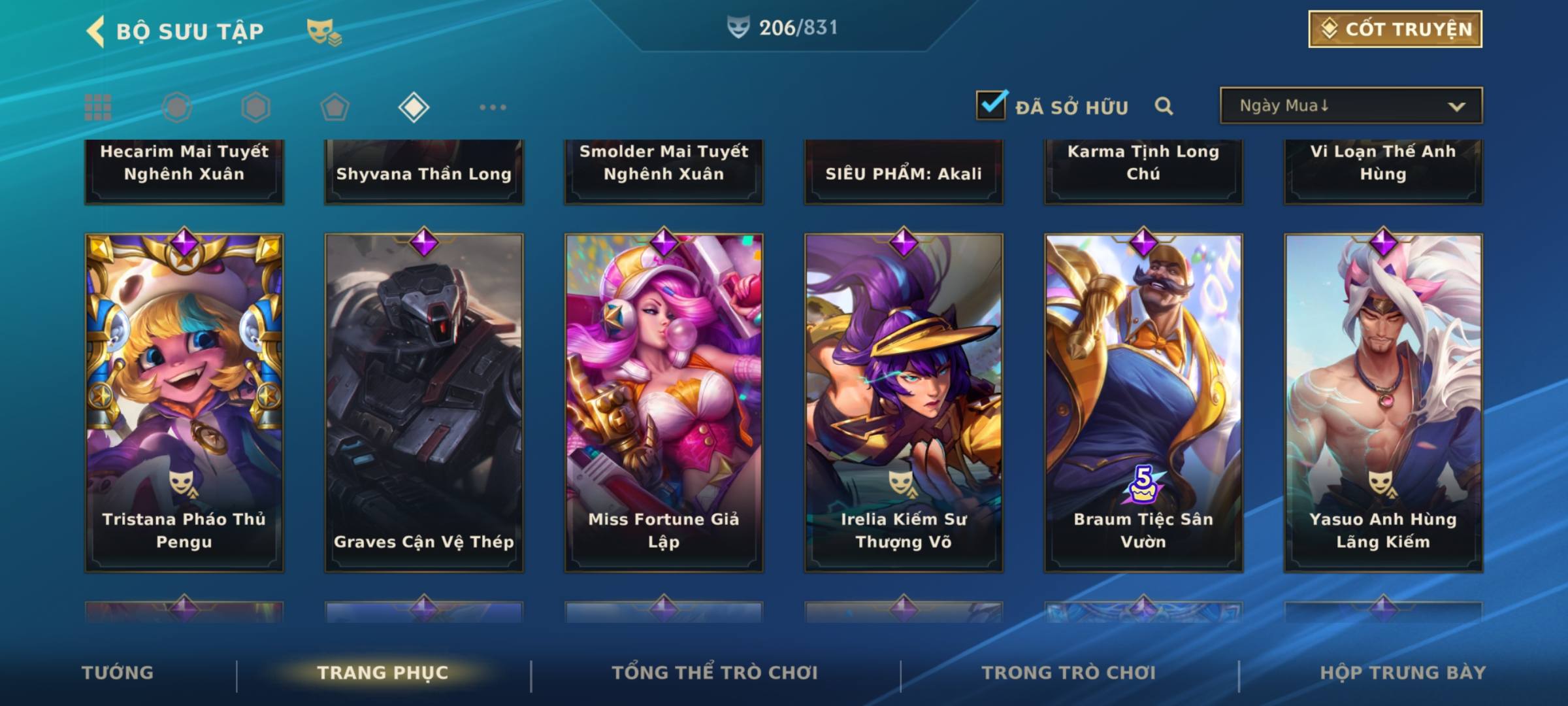This screenshot has height=706, width=1568.
Task: Select the all-skins grid filter
Action: tap(98, 107)
